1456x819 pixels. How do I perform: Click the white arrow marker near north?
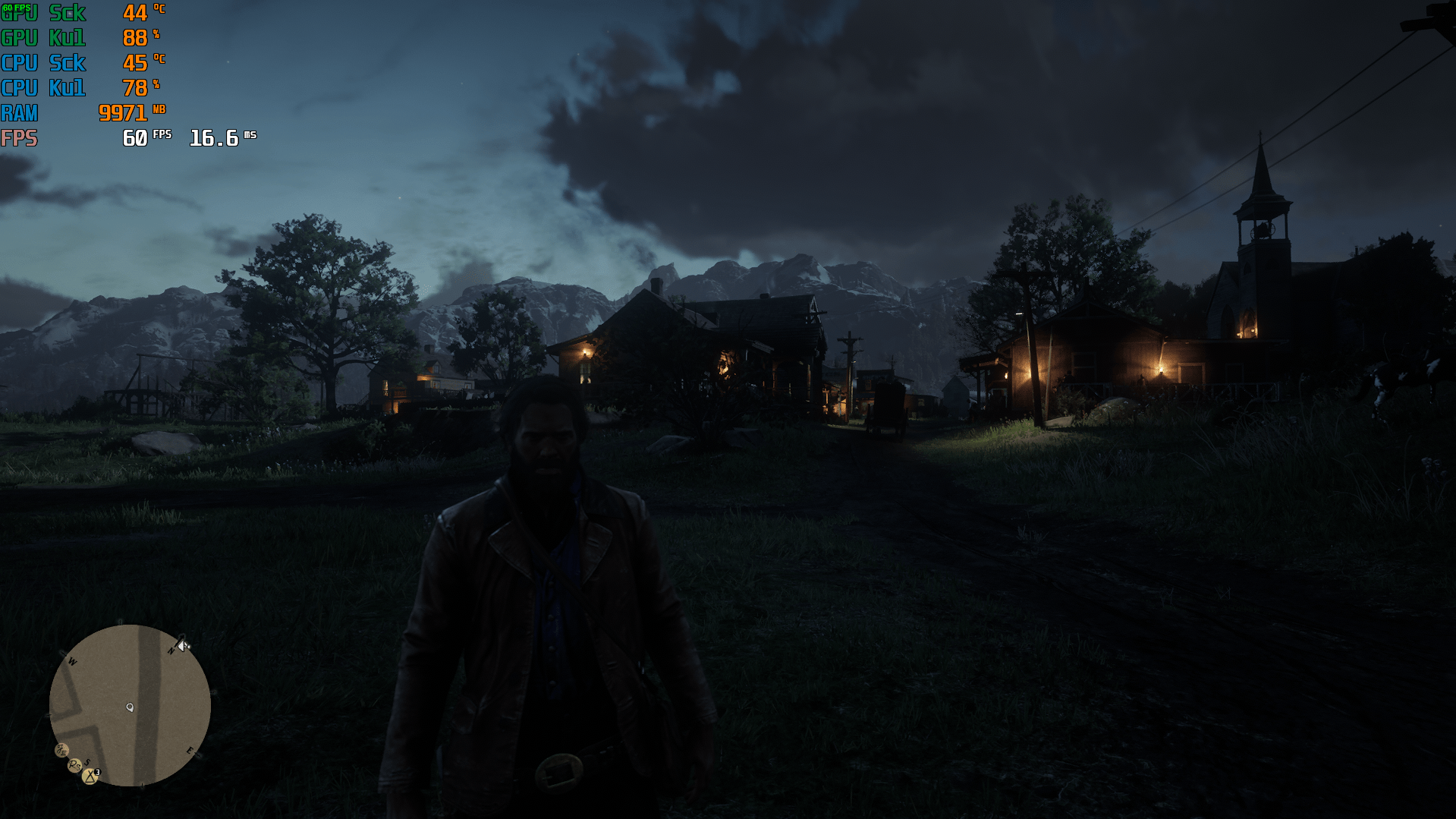pyautogui.click(x=183, y=645)
